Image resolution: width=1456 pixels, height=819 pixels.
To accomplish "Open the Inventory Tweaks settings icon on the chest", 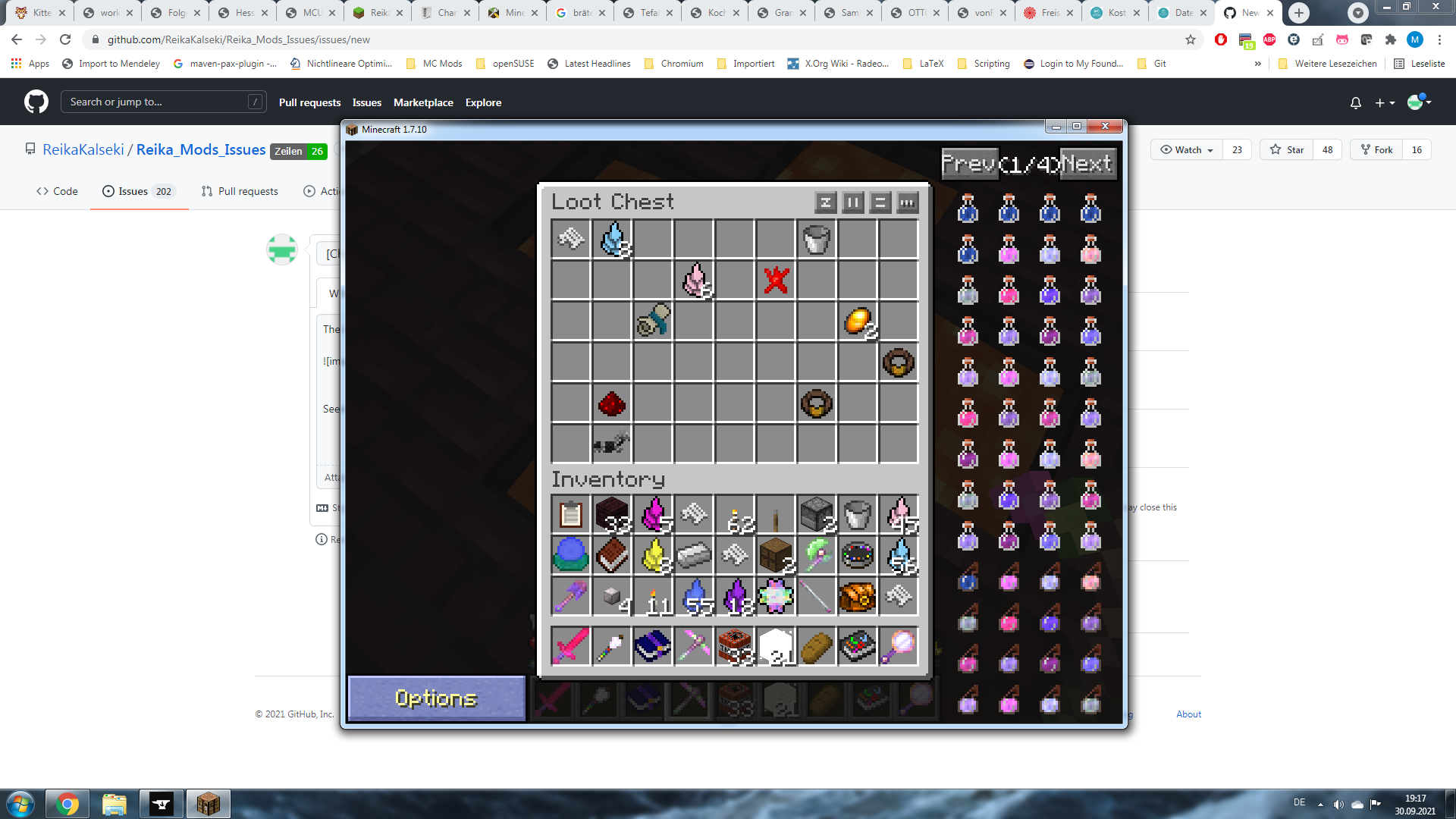I will pyautogui.click(x=907, y=202).
